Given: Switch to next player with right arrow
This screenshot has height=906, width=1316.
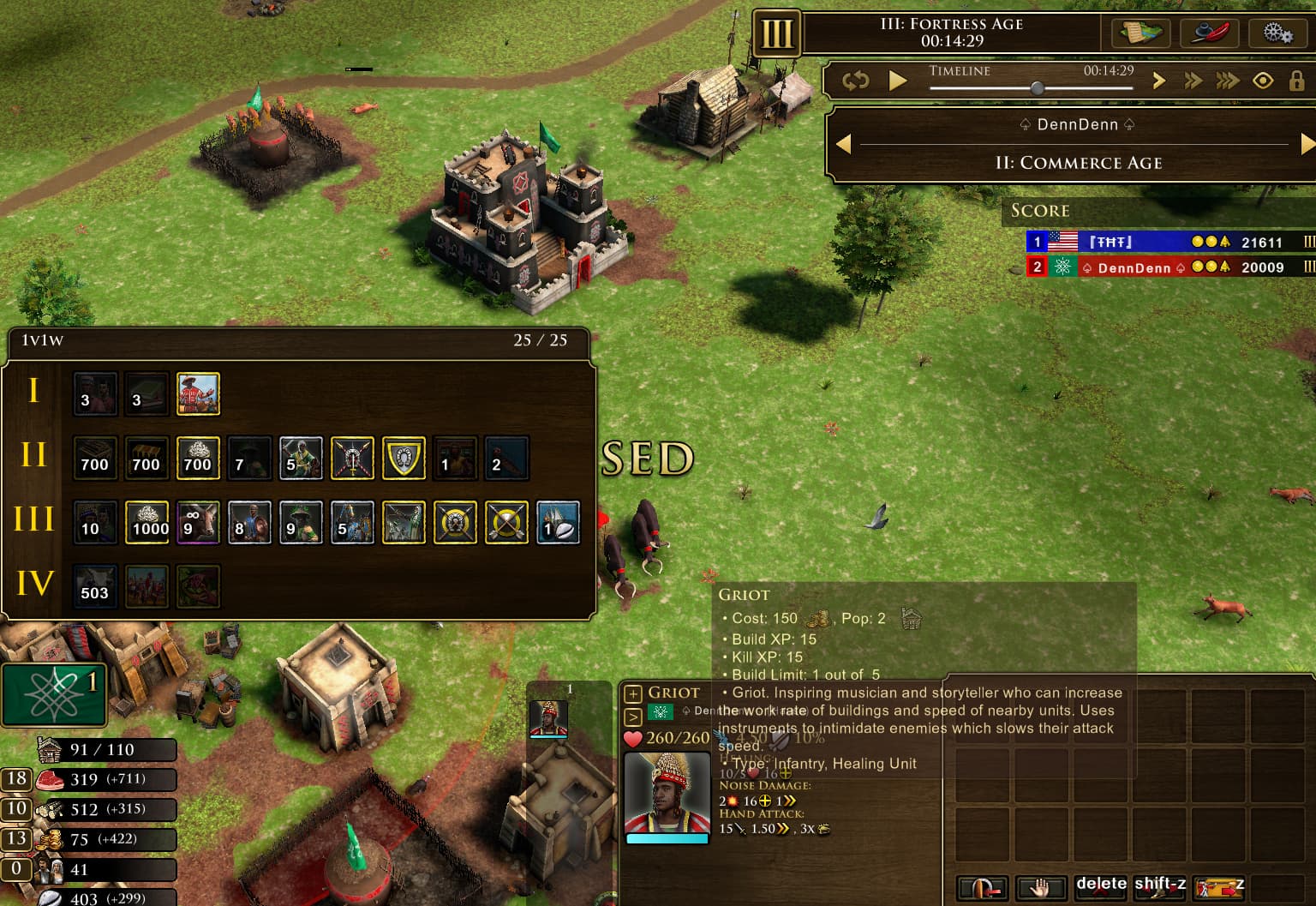Looking at the screenshot, I should pyautogui.click(x=1307, y=144).
